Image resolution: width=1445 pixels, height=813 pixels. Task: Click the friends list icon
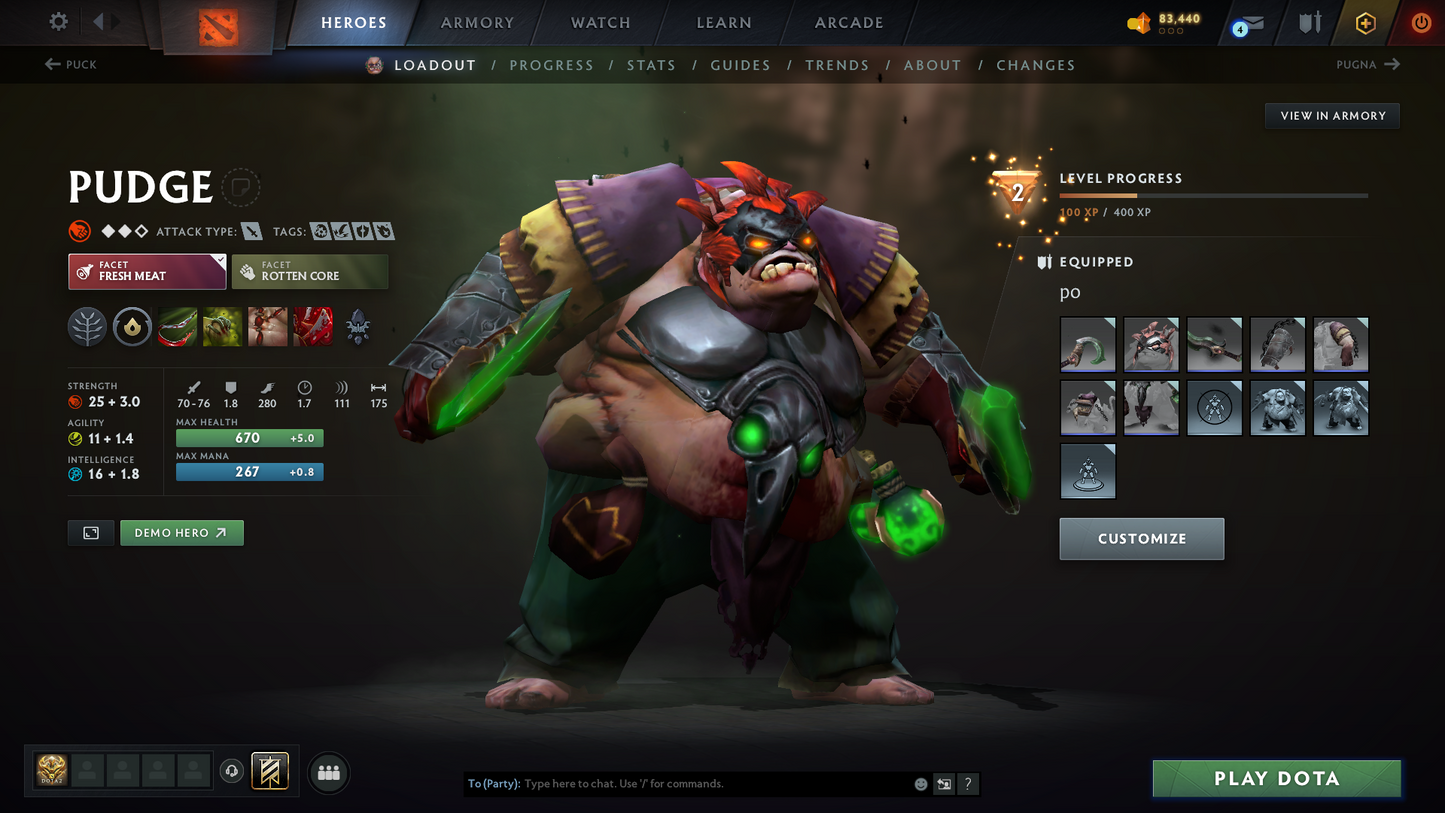click(x=329, y=771)
